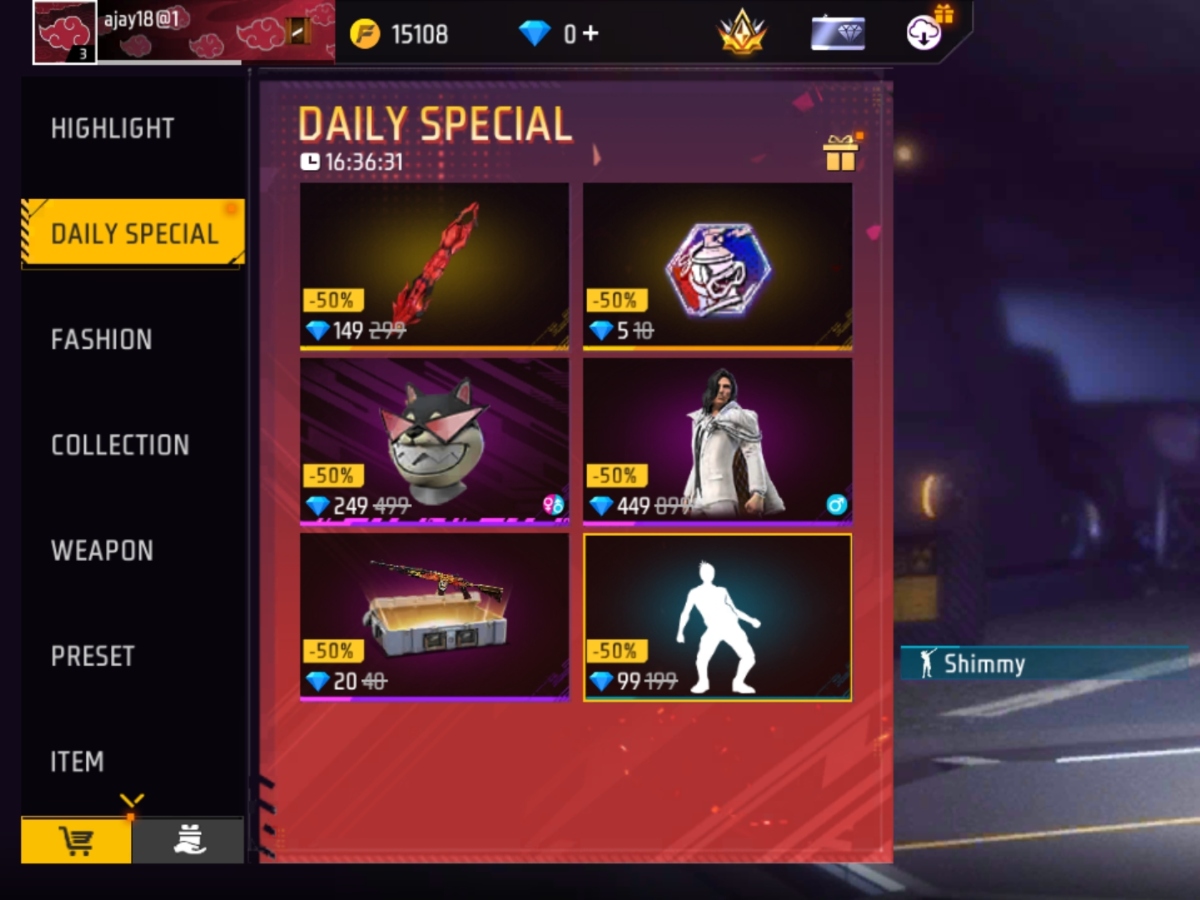
Task: Select the red blade skin for 149 diamonds
Action: (434, 265)
